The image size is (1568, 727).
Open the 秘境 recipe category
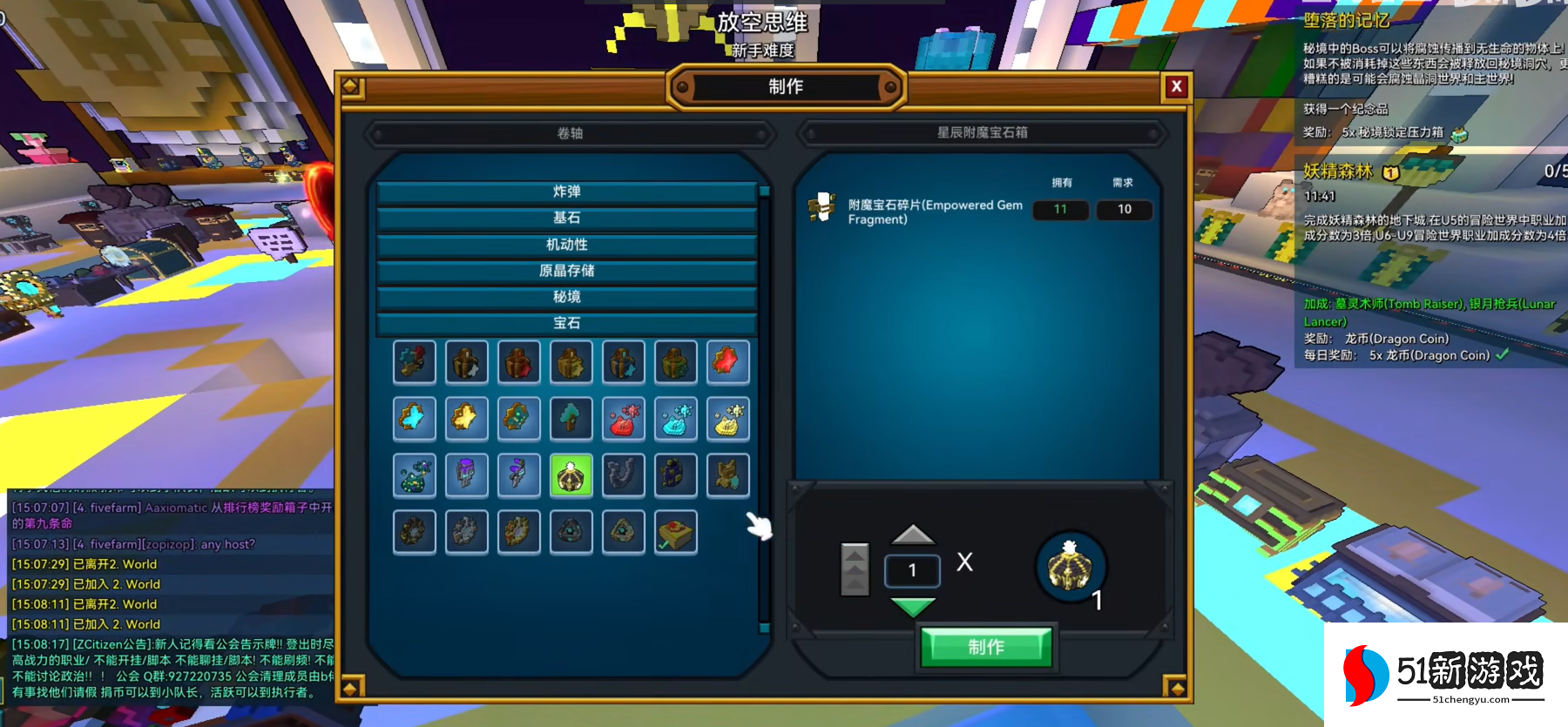566,297
